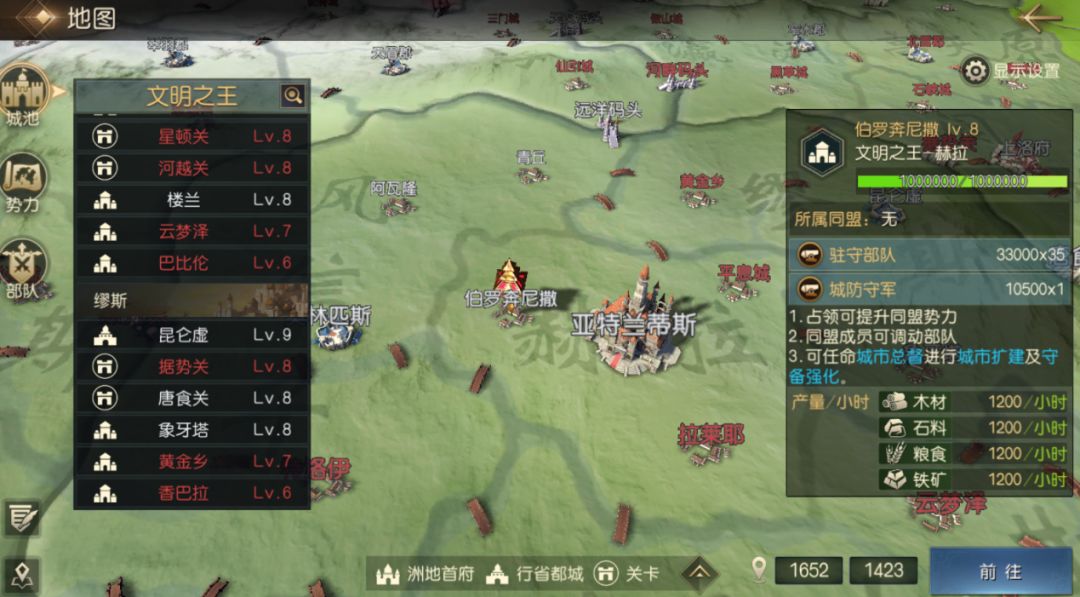Pick 唐食关 Lv.8 list entry
The height and width of the screenshot is (597, 1080).
coord(192,398)
